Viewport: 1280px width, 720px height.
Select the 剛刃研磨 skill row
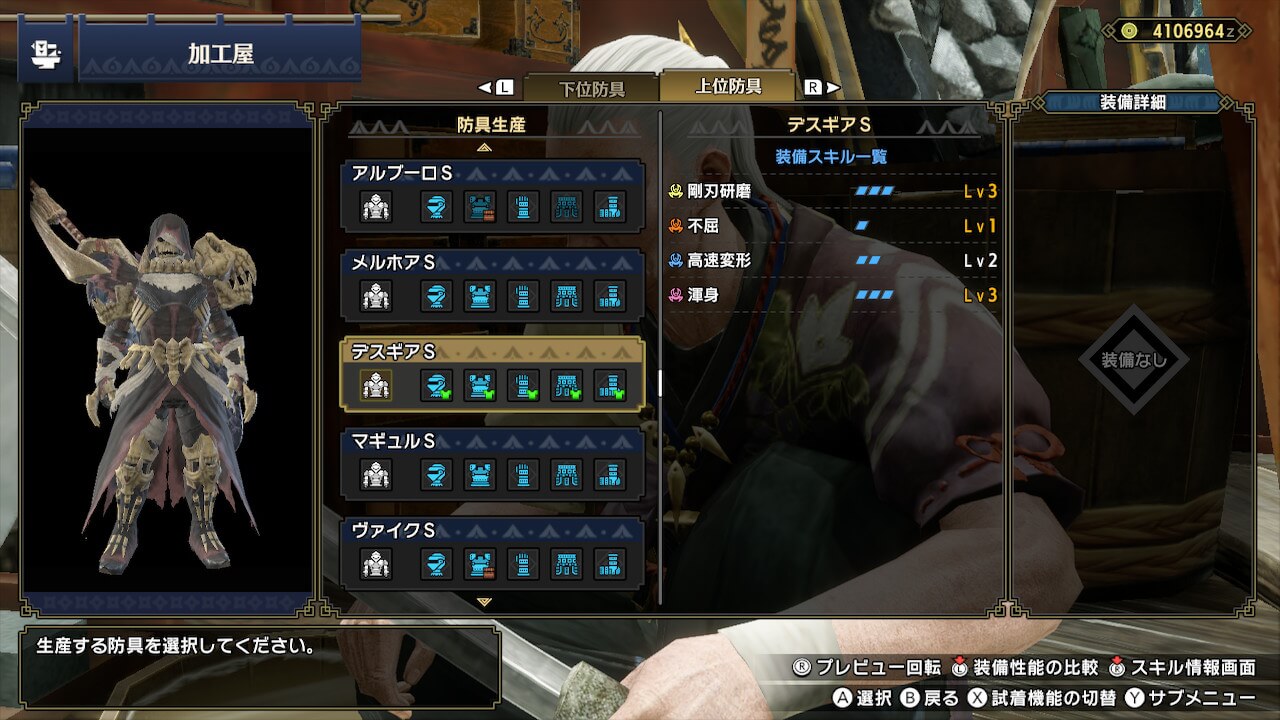click(832, 191)
